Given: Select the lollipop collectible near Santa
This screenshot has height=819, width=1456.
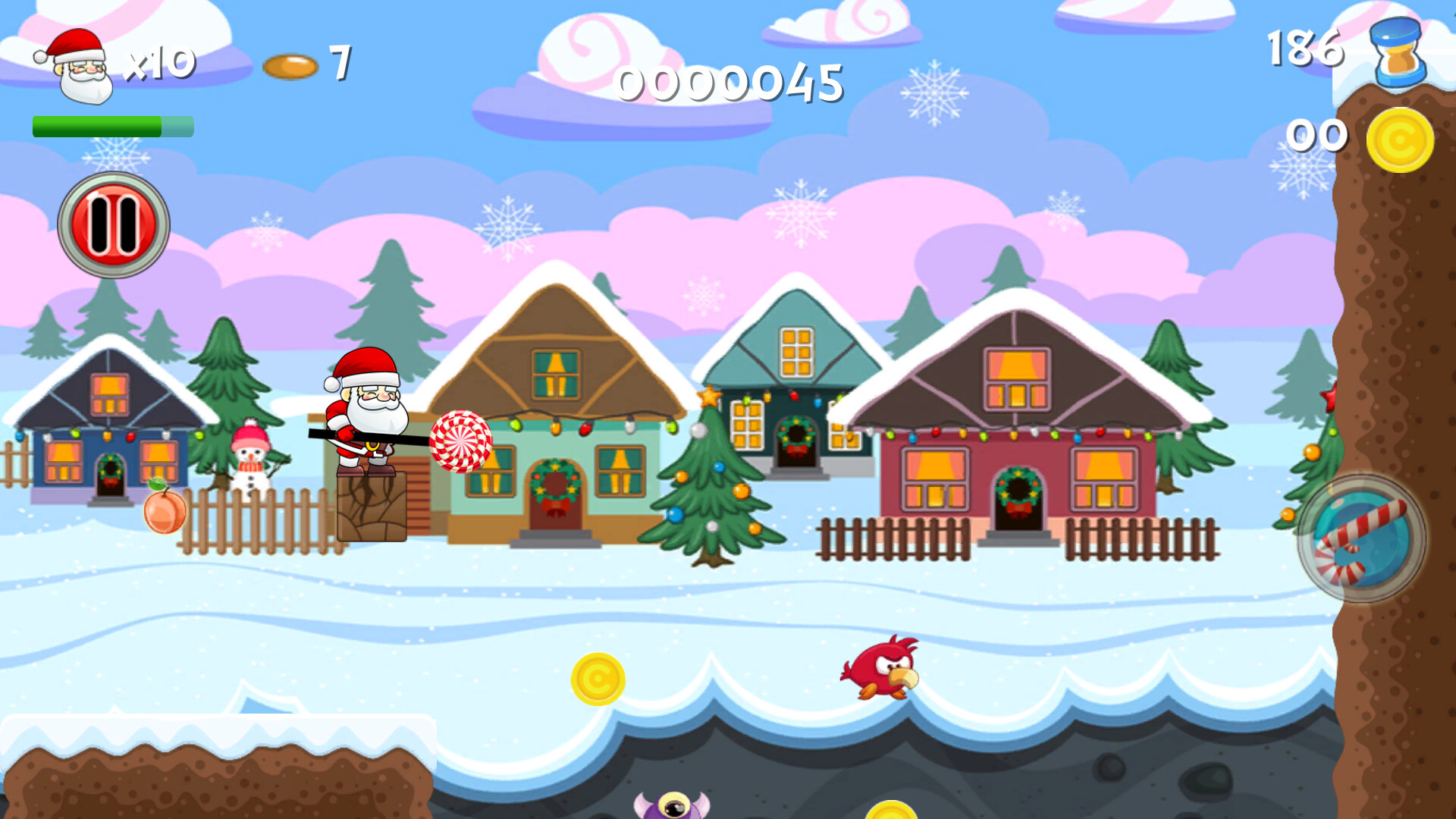Looking at the screenshot, I should 461,442.
